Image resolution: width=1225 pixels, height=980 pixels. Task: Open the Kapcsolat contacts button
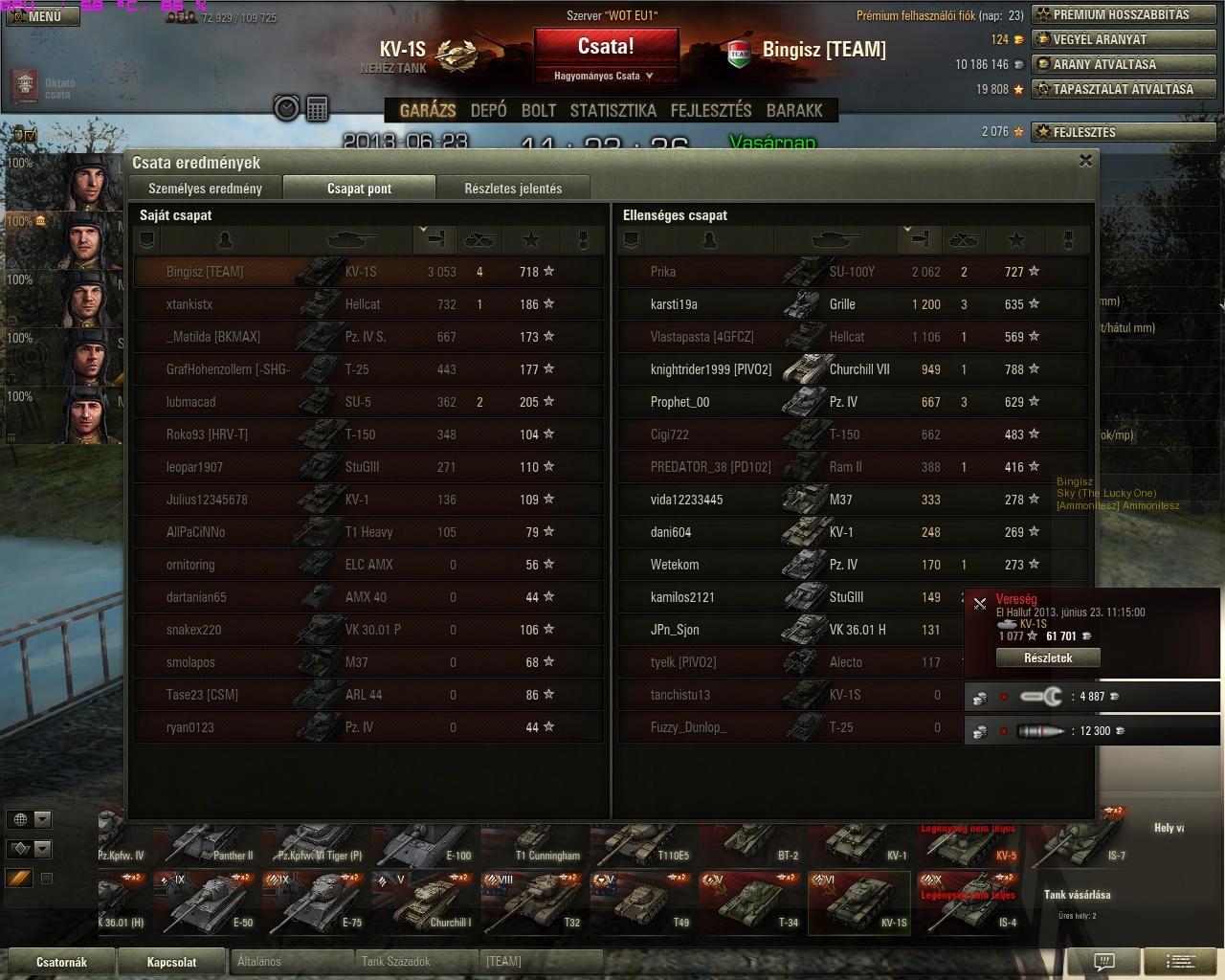pyautogui.click(x=171, y=962)
